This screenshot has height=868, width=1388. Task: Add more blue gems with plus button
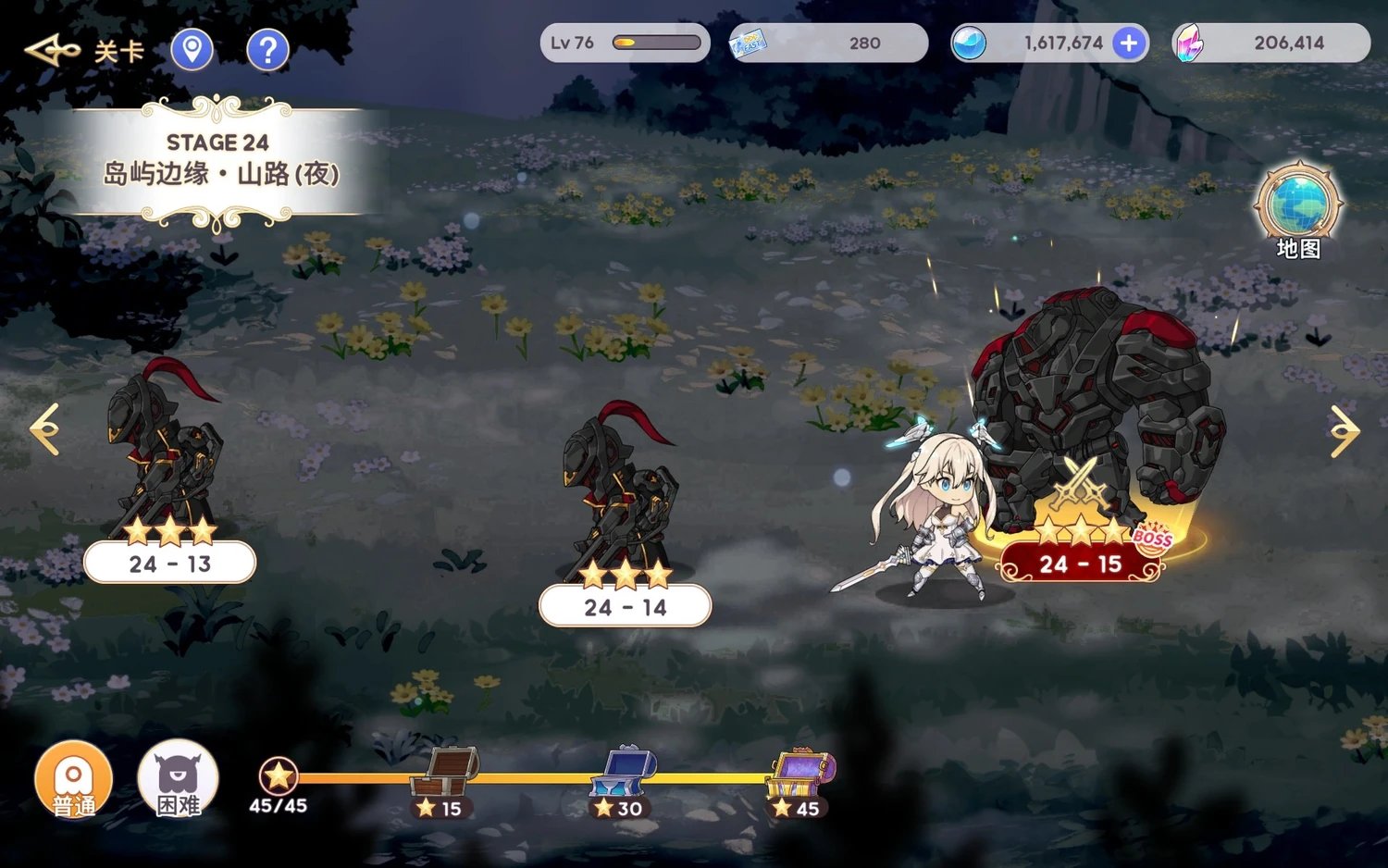pos(1129,43)
